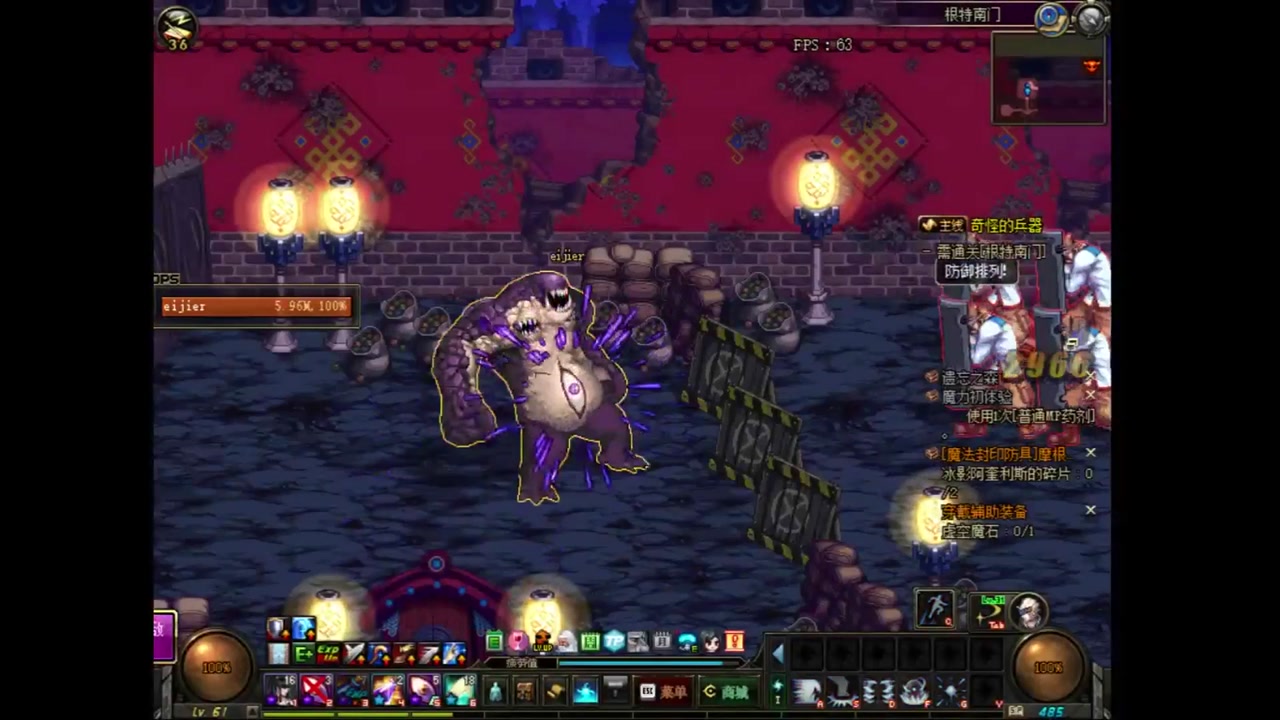The image size is (1280, 720).
Task: Open the blue globe button above minimap
Action: pos(1050,17)
